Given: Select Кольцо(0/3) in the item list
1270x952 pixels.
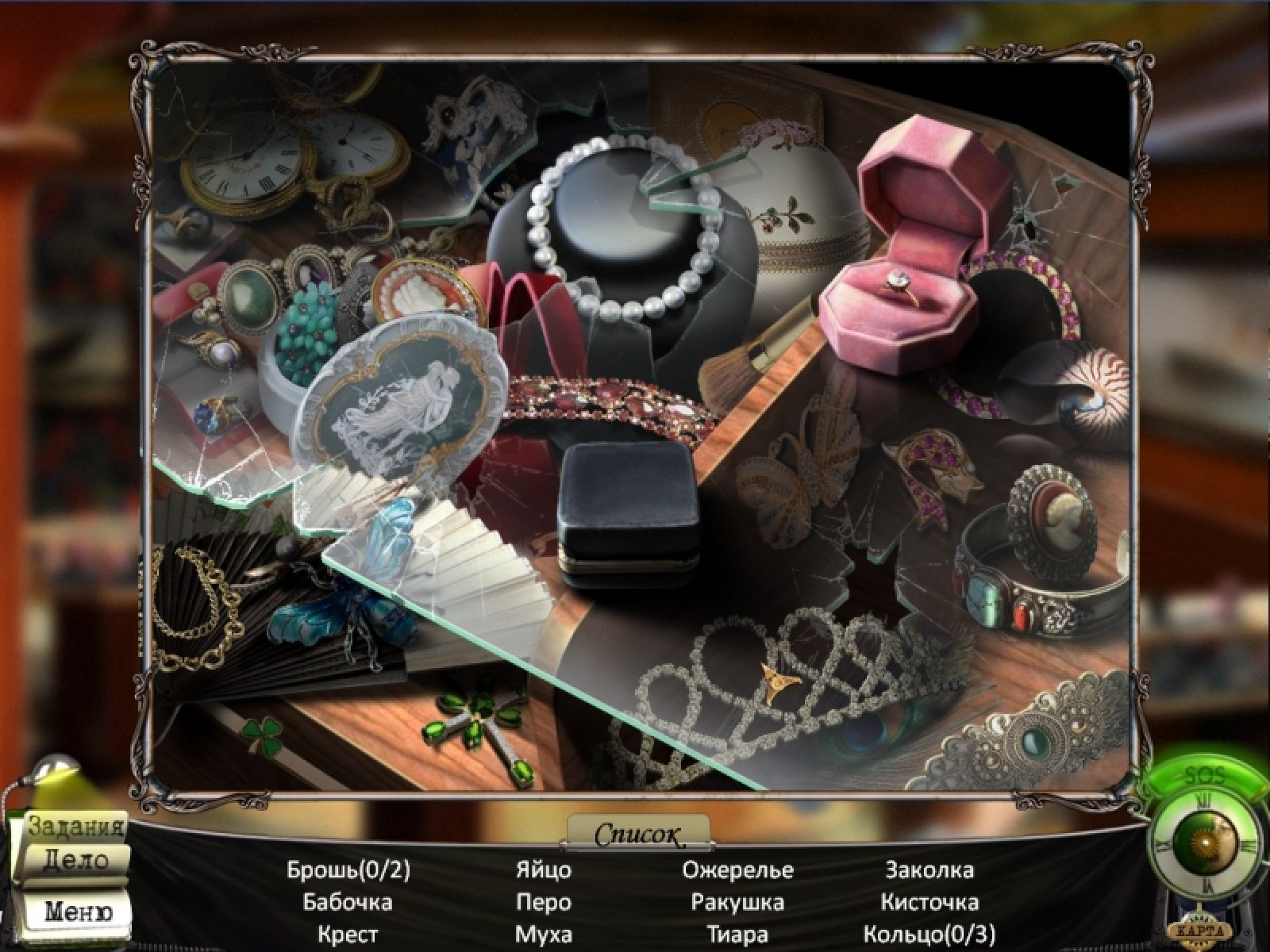Looking at the screenshot, I should pyautogui.click(x=929, y=934).
